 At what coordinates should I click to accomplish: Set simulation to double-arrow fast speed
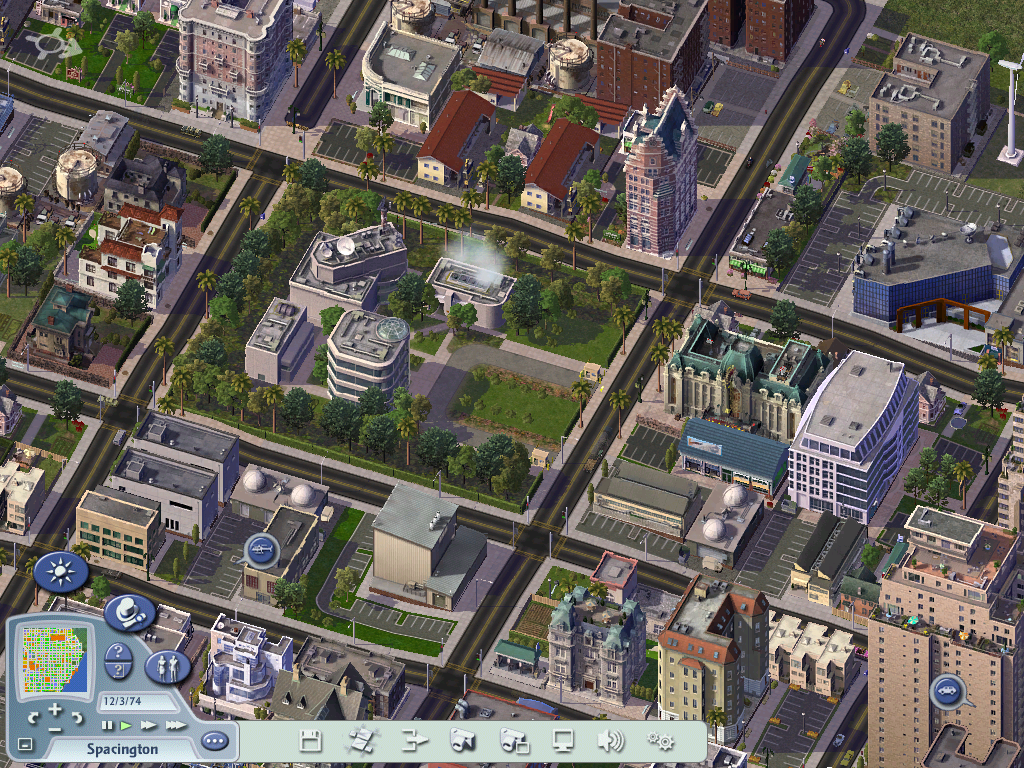click(x=148, y=725)
